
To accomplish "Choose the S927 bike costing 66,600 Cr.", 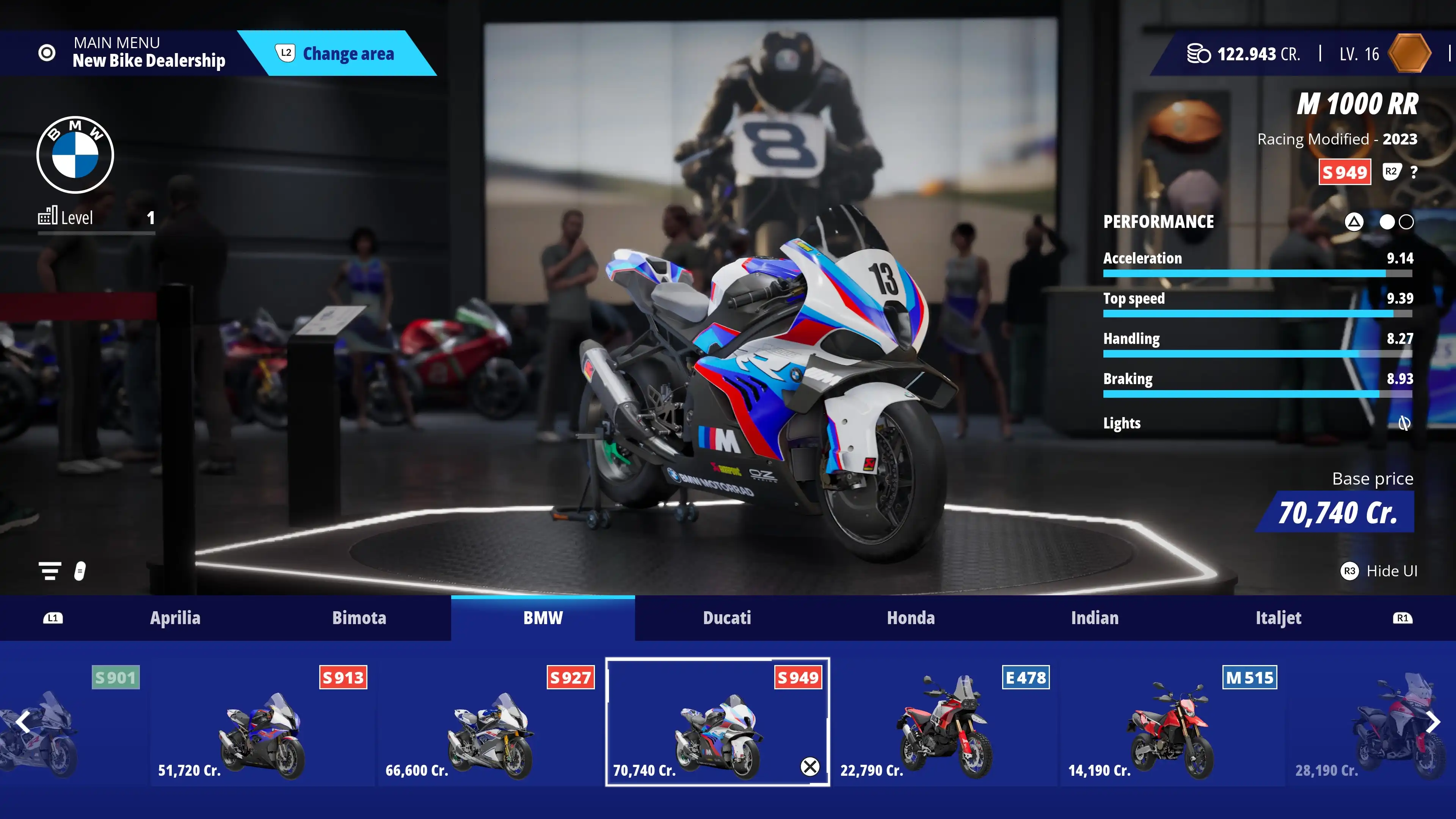I will click(x=490, y=722).
